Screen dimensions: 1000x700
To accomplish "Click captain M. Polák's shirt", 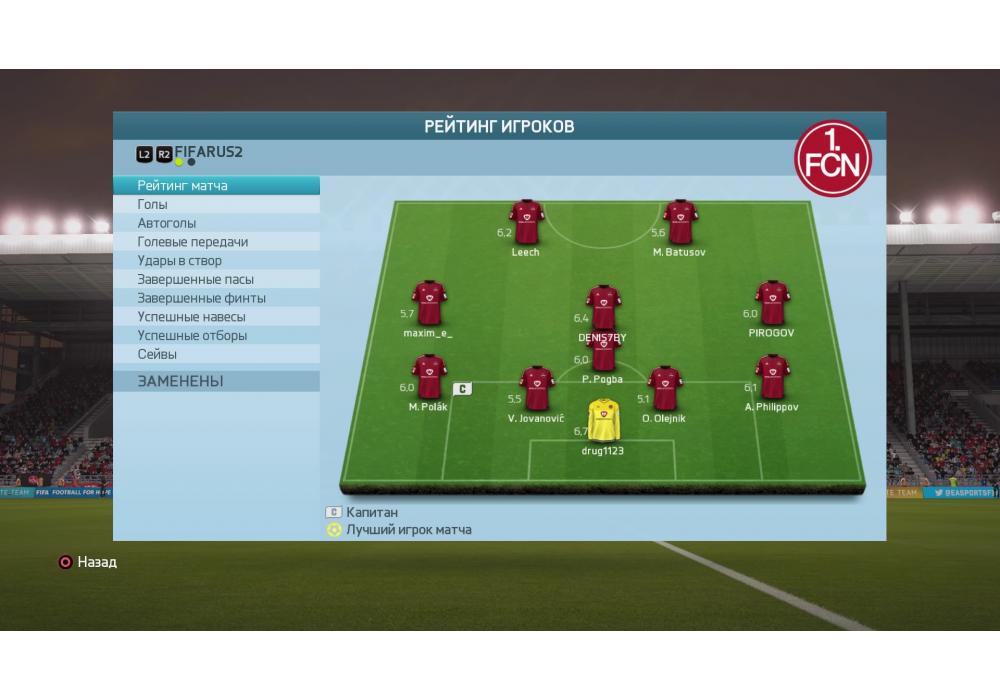I will pos(429,377).
